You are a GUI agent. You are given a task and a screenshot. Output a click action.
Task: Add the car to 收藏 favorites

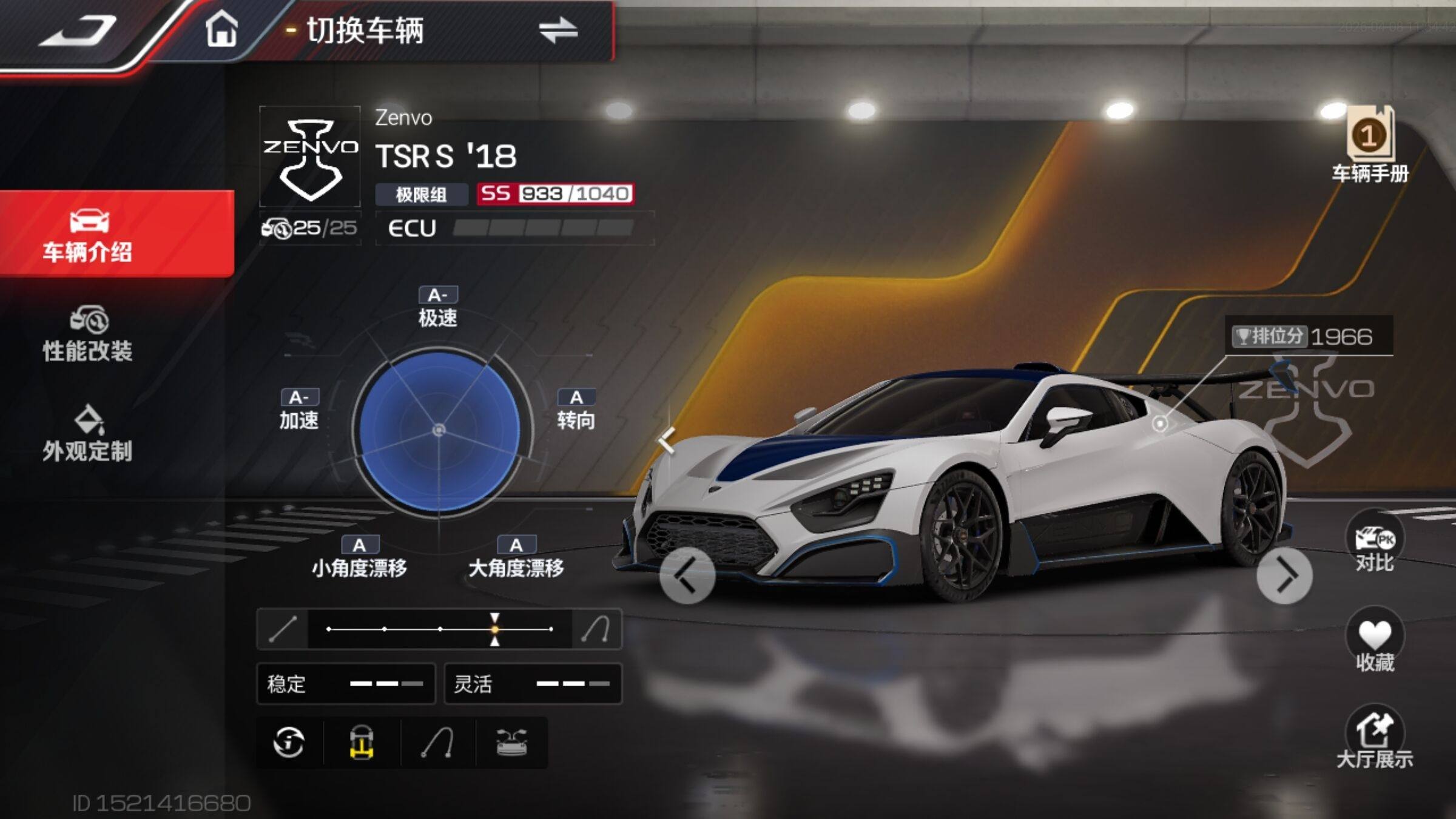coord(1374,643)
